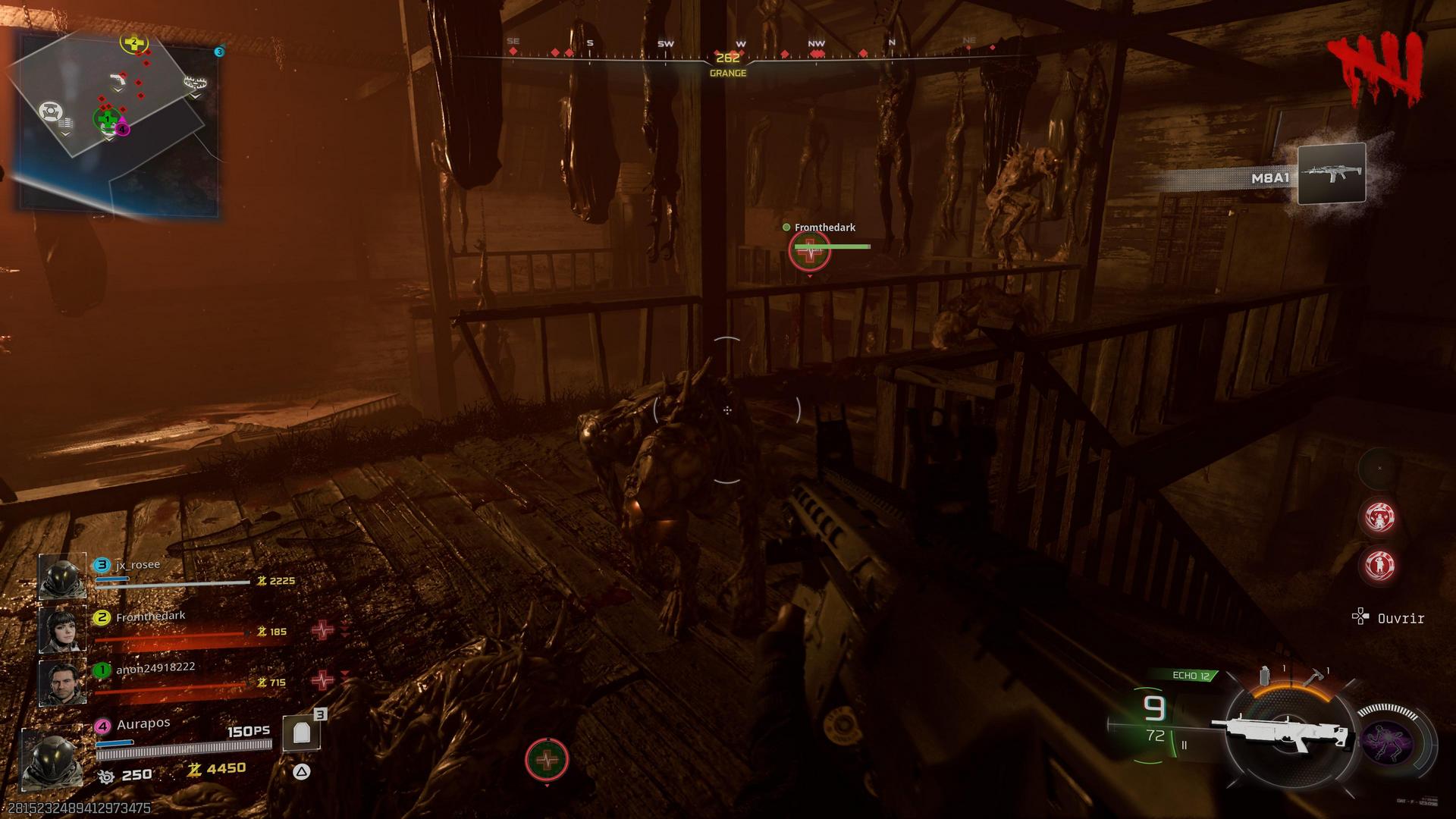Select the upper red-striped GobbleGum icon
The width and height of the screenshot is (1456, 819).
pos(1379,518)
